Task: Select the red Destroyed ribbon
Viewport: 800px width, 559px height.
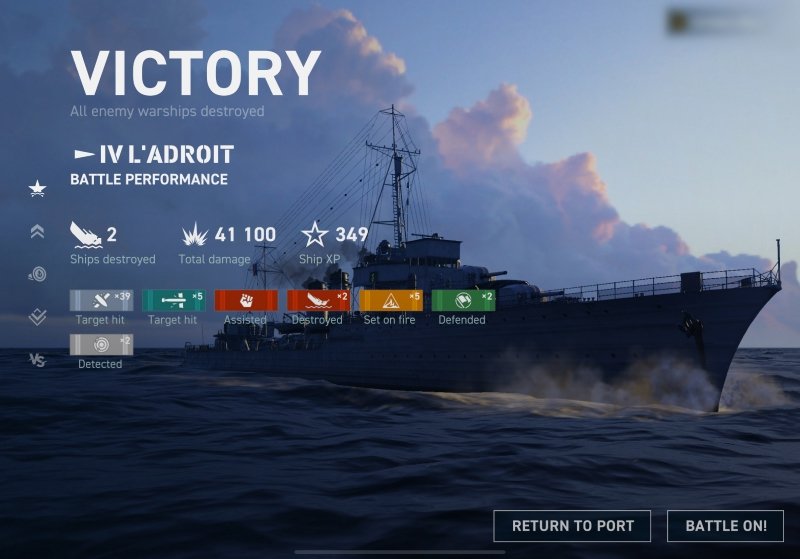Action: coord(317,300)
